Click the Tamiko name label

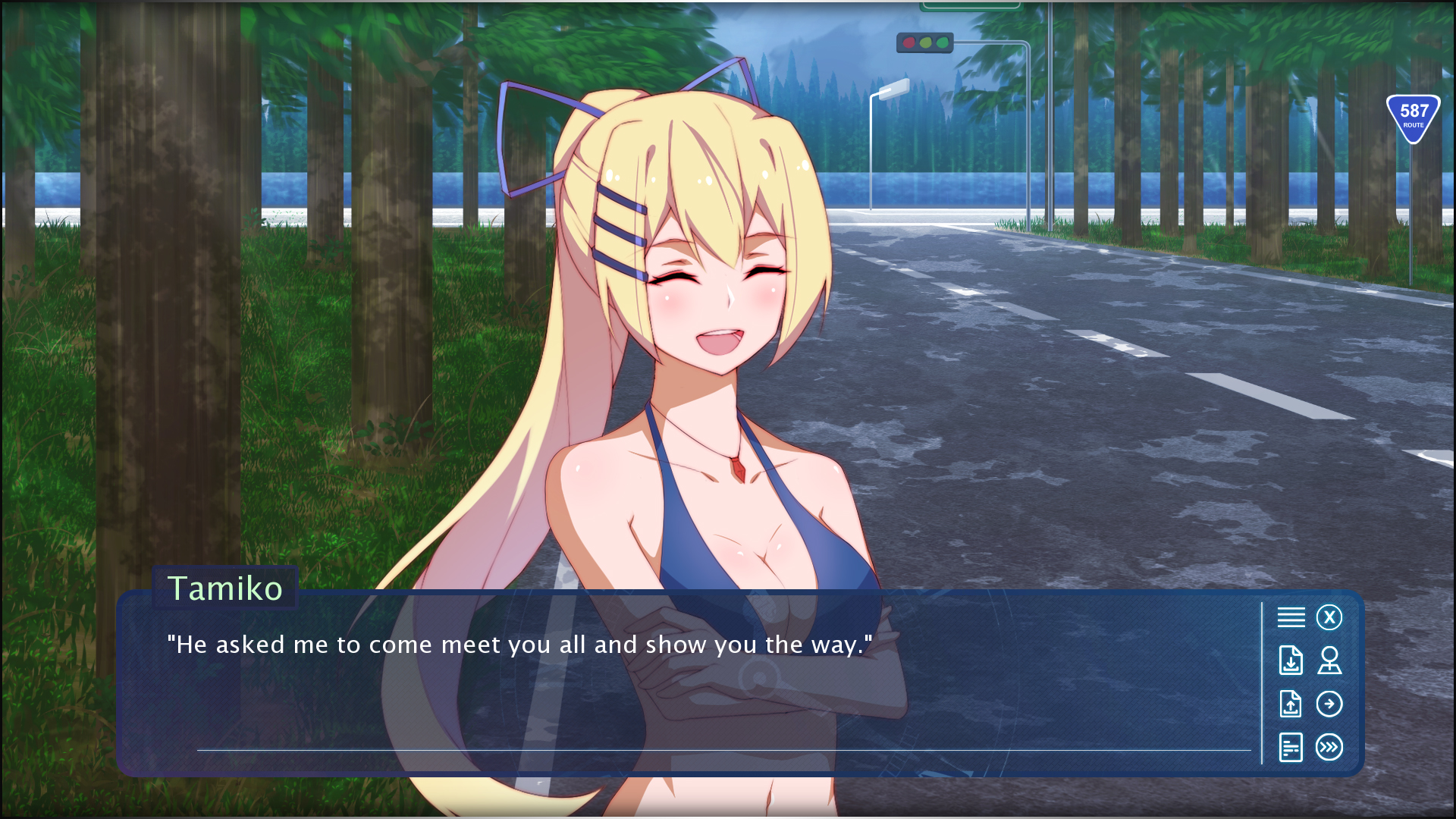click(225, 588)
